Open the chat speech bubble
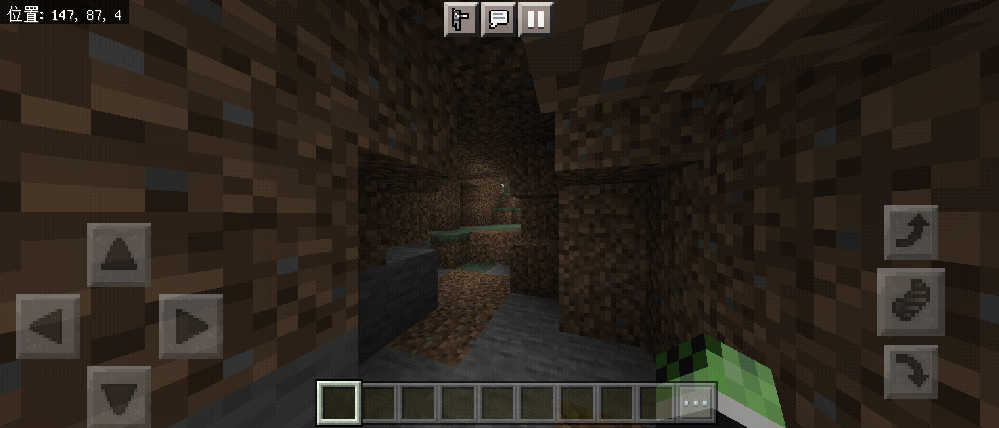This screenshot has width=999, height=428. tap(497, 19)
